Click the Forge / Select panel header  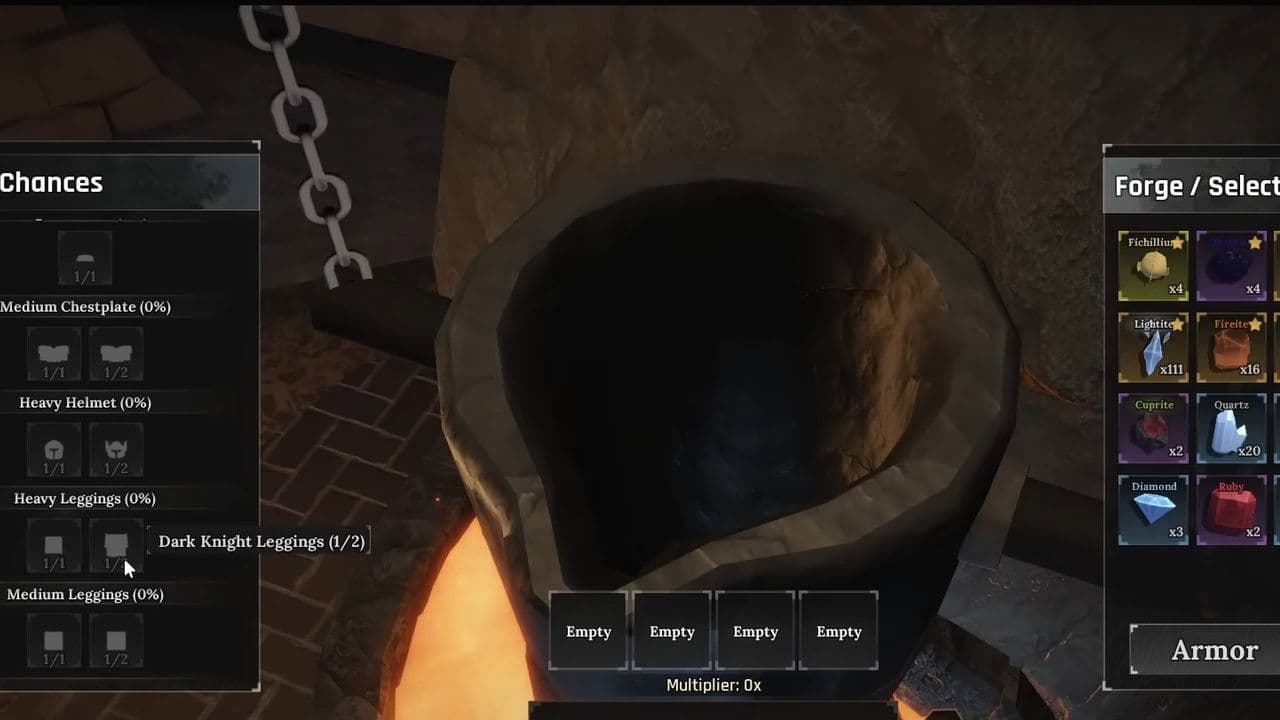coord(1196,186)
